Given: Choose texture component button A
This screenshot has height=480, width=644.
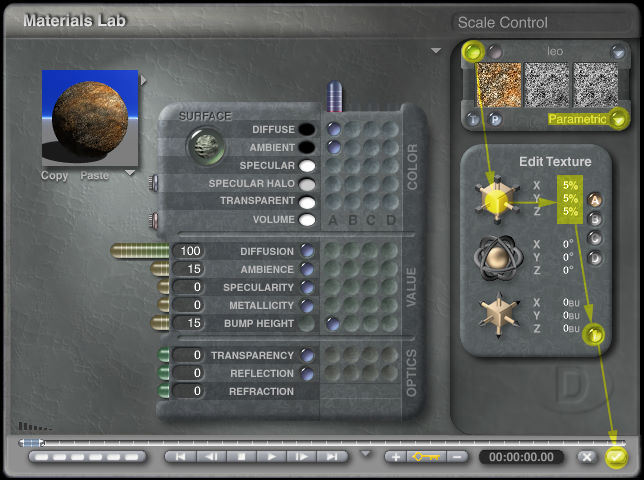Looking at the screenshot, I should coord(597,200).
